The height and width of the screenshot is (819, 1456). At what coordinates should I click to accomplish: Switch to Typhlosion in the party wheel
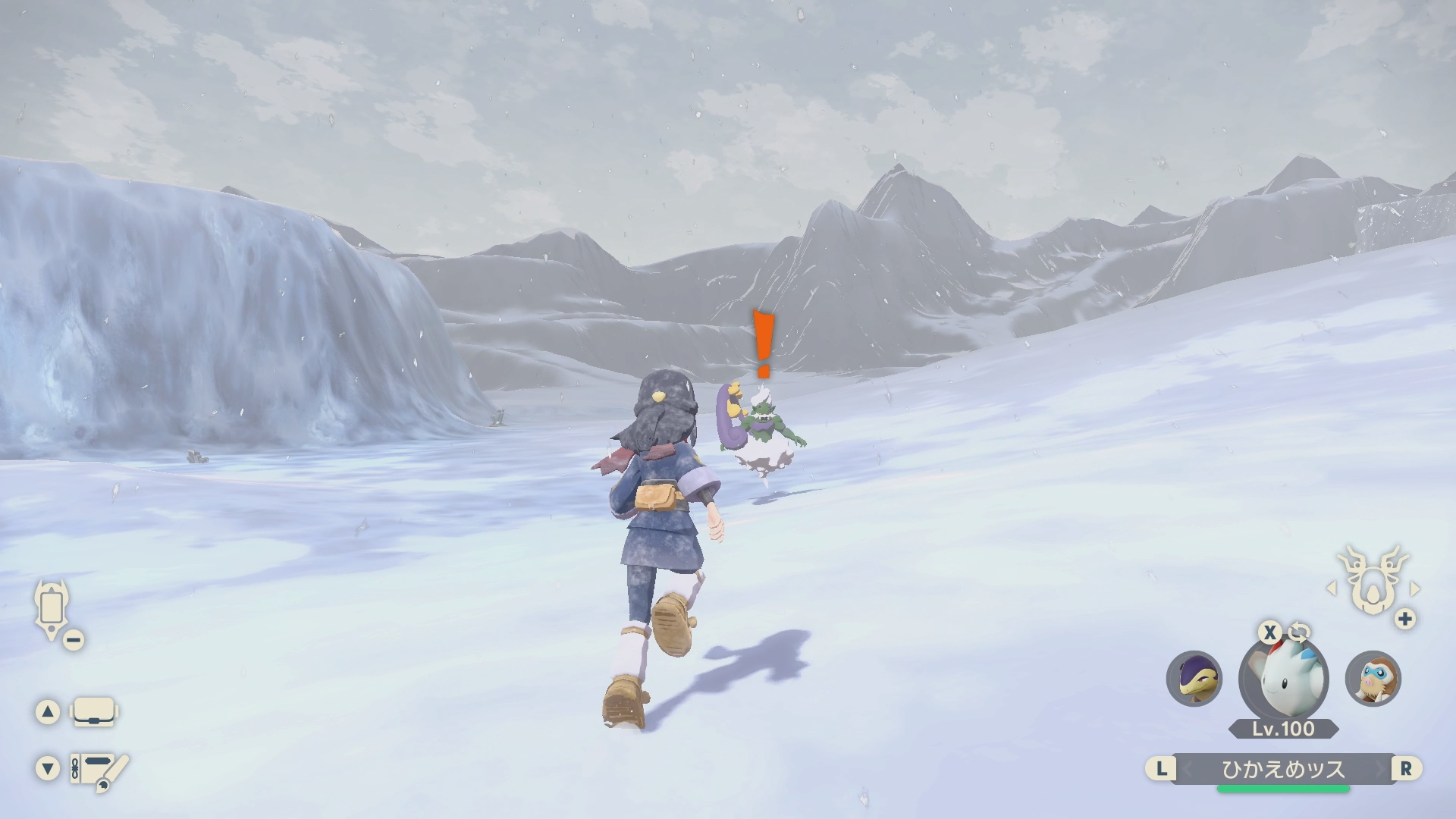(1194, 679)
